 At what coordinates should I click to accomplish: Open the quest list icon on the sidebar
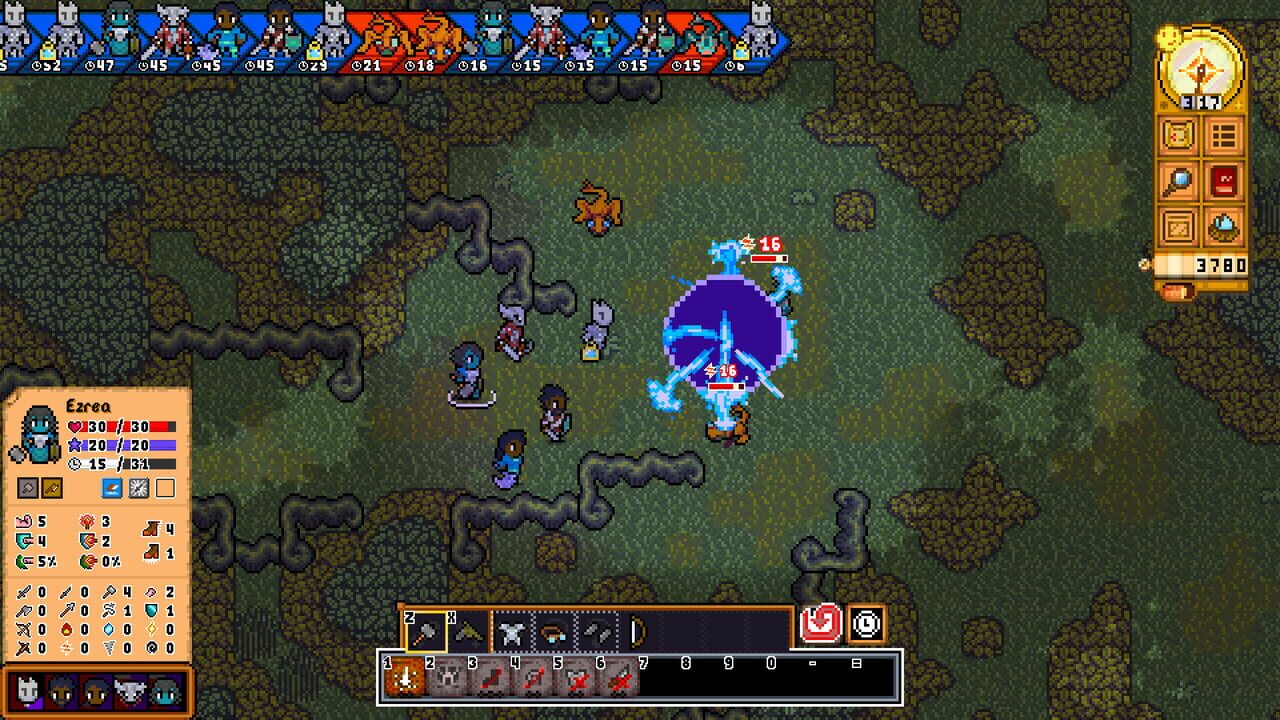coord(1222,136)
